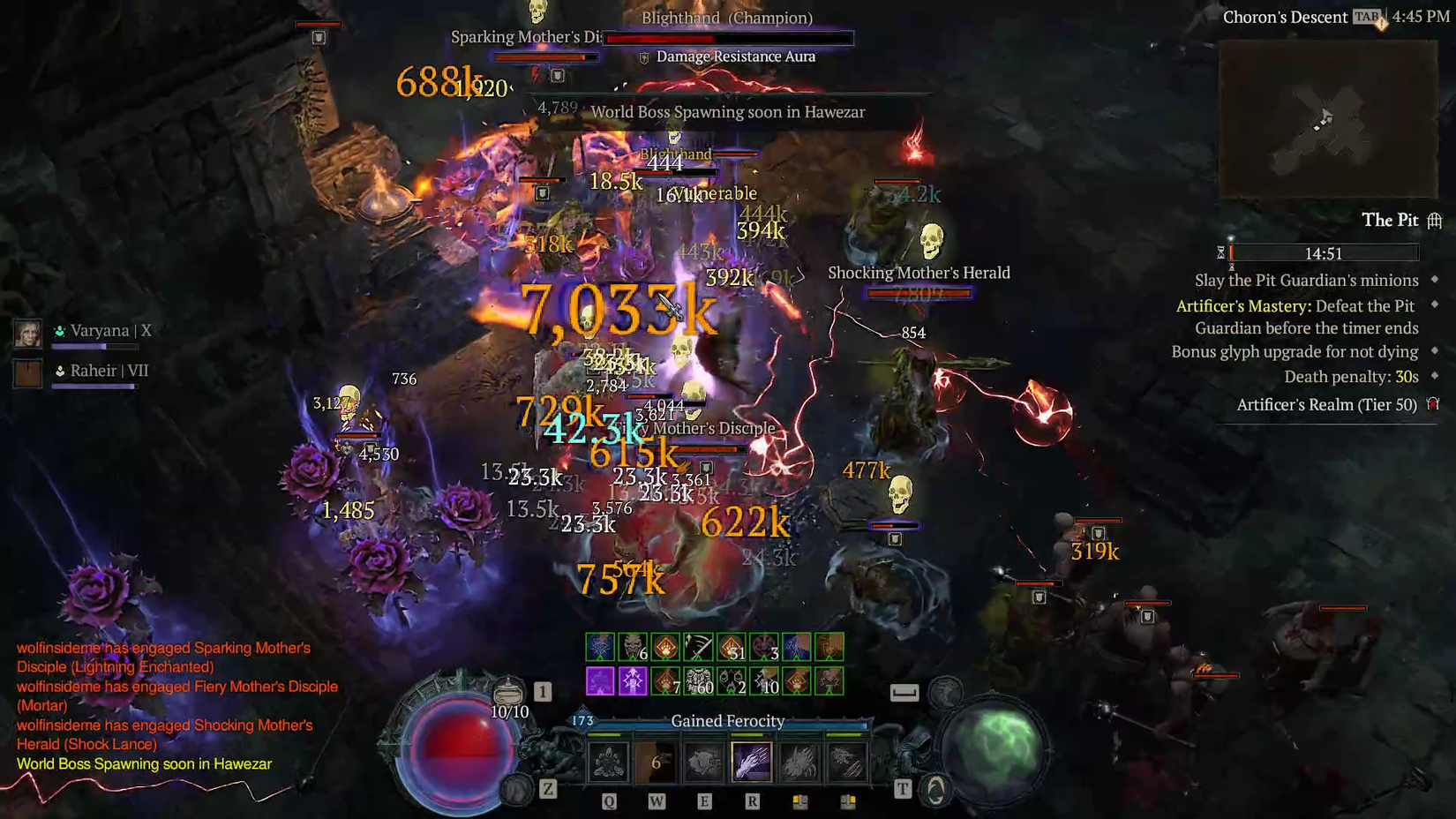
Task: Click the purple barrier buff icon above the skill bar
Action: coord(599,681)
